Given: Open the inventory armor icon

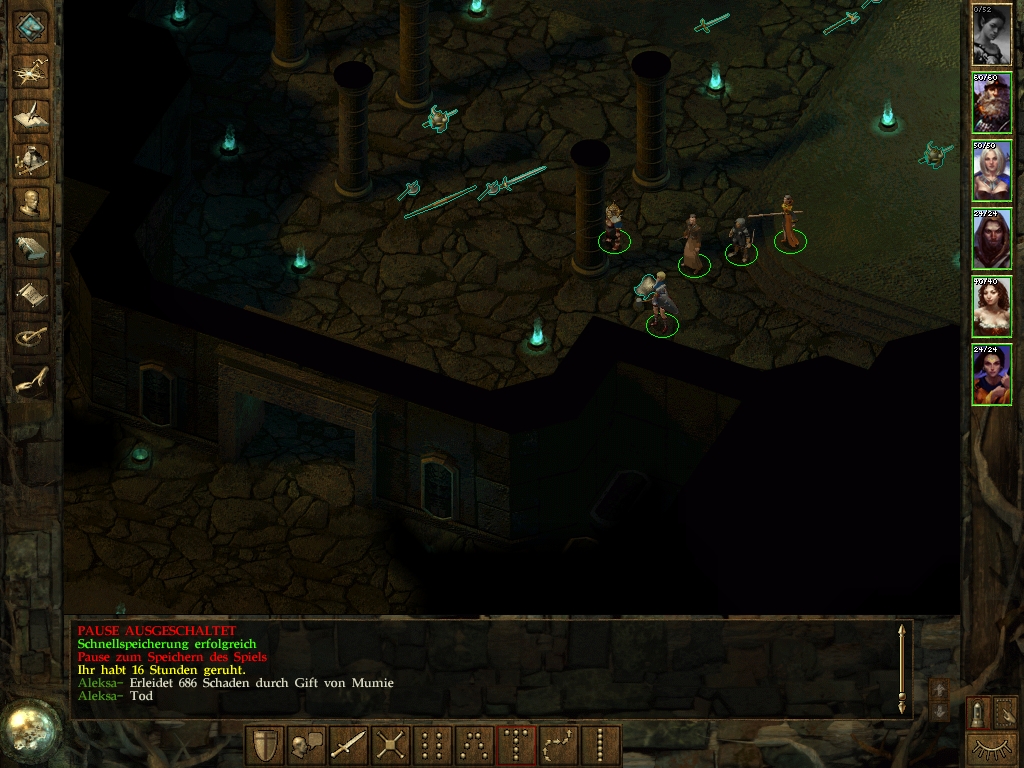Looking at the screenshot, I should (32, 159).
